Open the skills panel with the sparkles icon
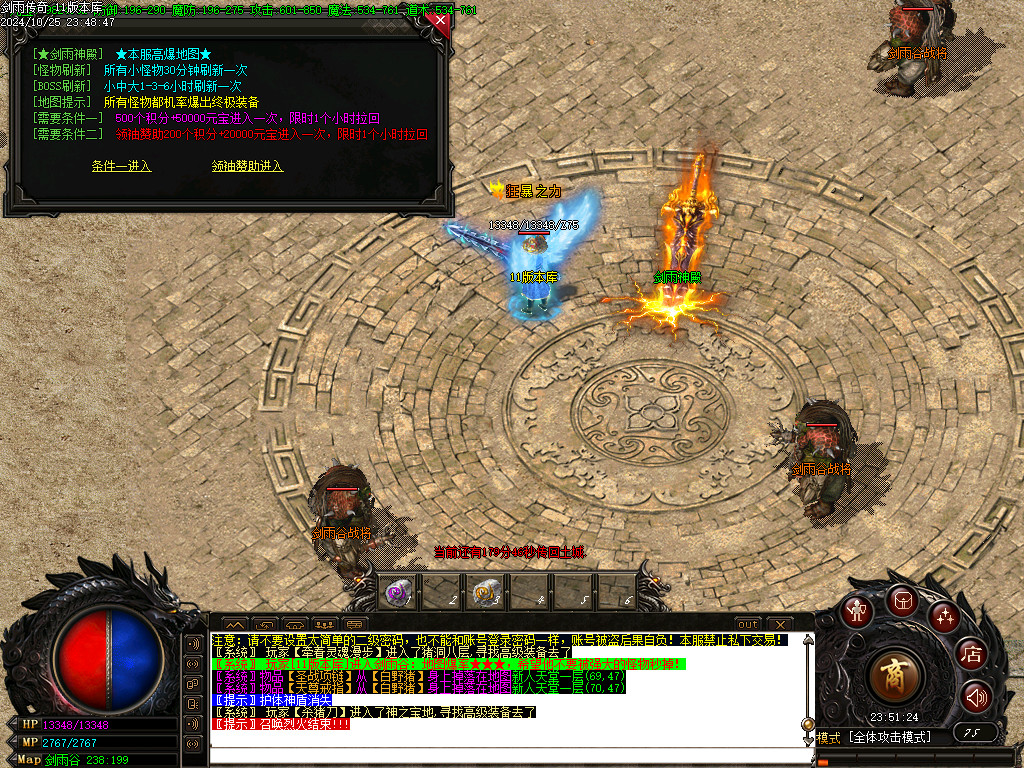Image resolution: width=1024 pixels, height=768 pixels. tap(944, 616)
